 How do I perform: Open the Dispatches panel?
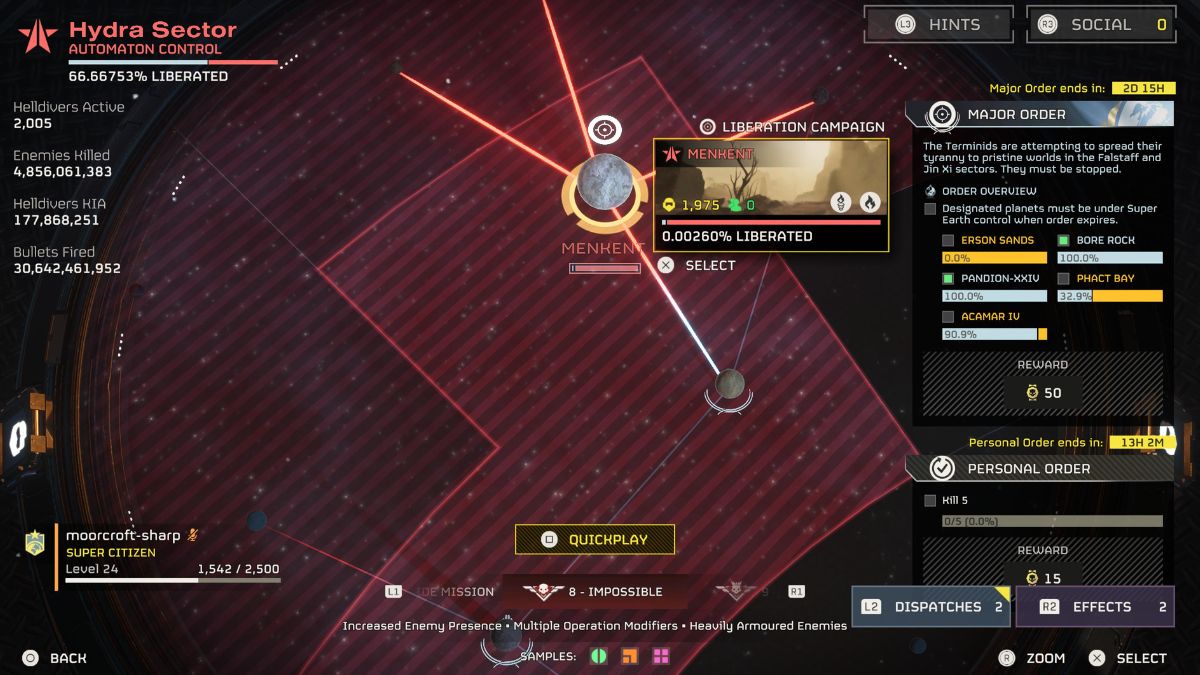(931, 607)
